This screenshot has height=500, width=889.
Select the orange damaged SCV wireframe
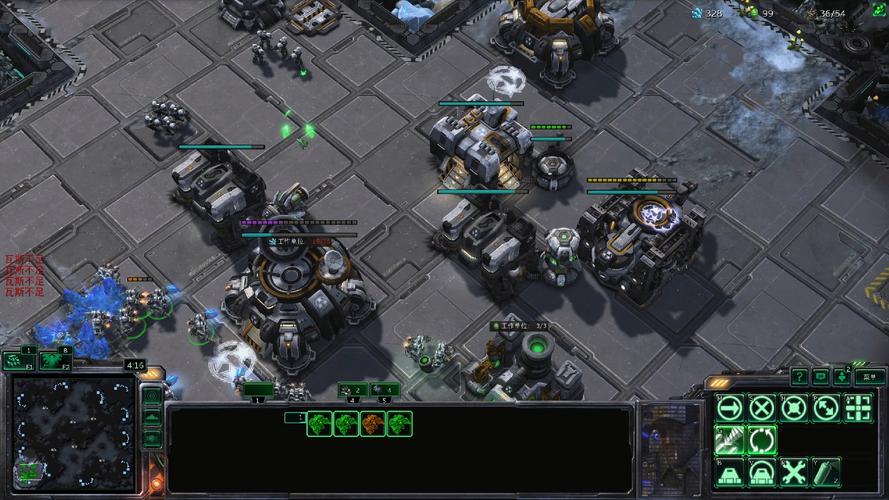(x=373, y=424)
